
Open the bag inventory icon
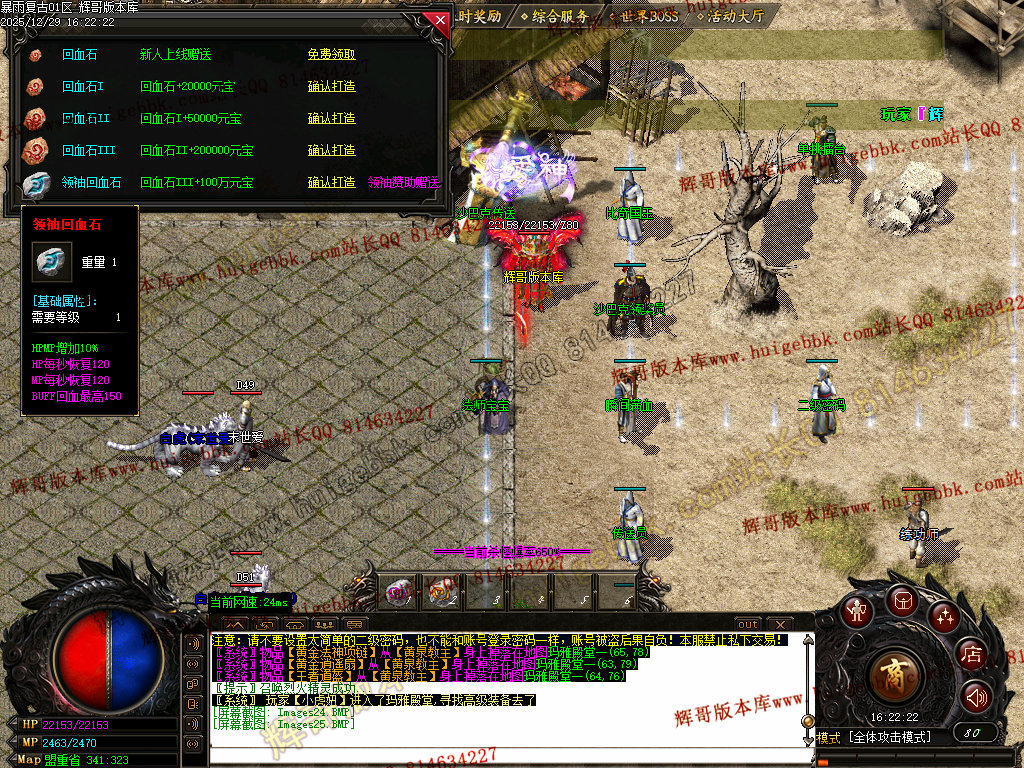pyautogui.click(x=901, y=600)
